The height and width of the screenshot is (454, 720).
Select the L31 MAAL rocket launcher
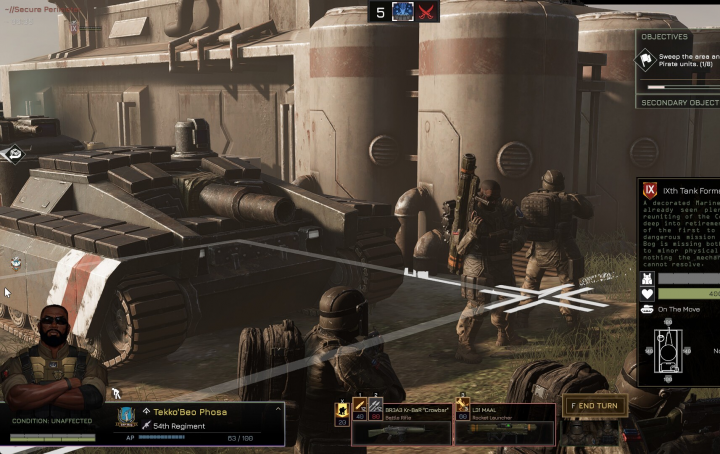(505, 423)
